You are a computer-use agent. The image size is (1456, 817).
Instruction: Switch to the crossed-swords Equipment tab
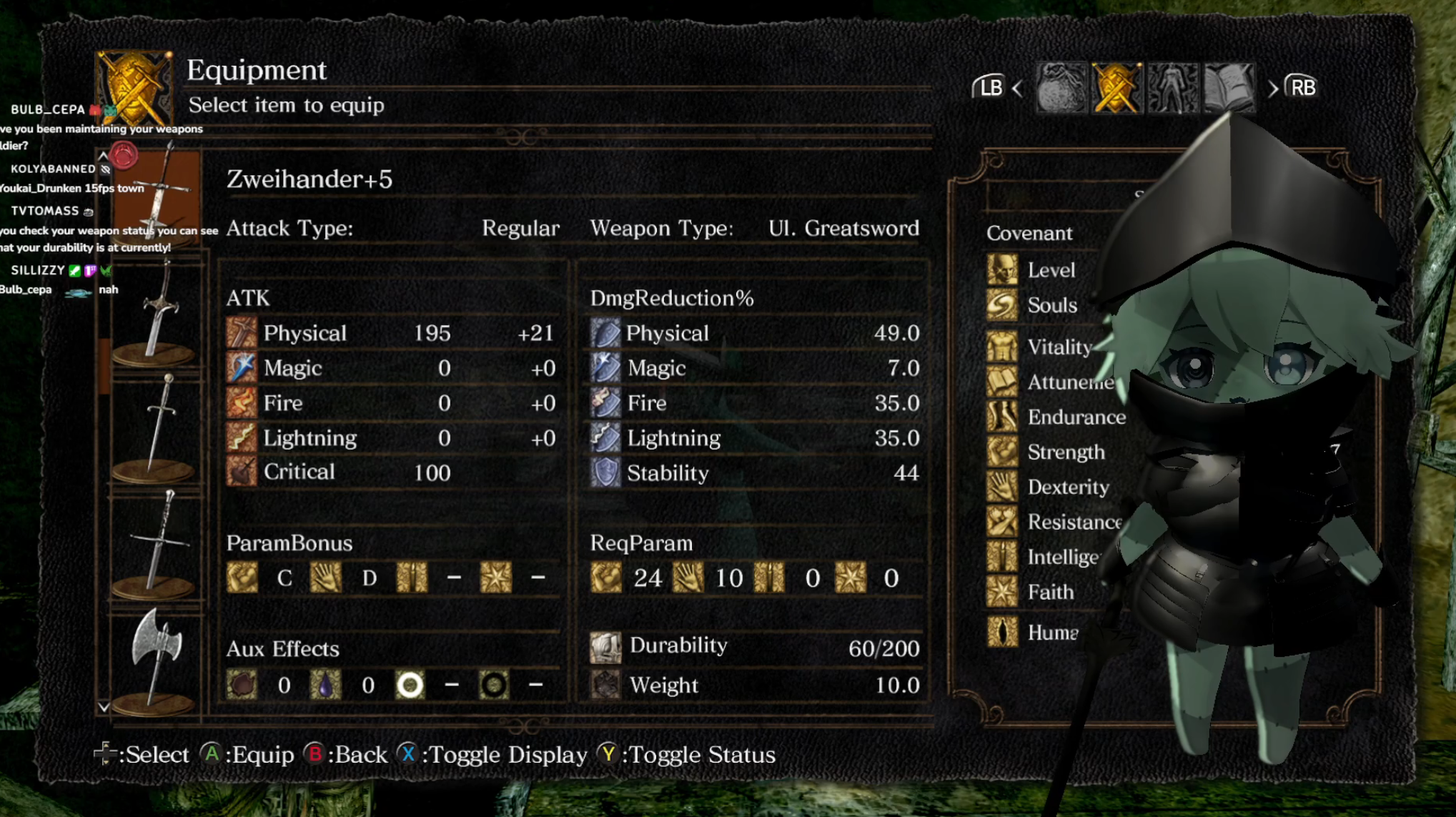click(1116, 88)
